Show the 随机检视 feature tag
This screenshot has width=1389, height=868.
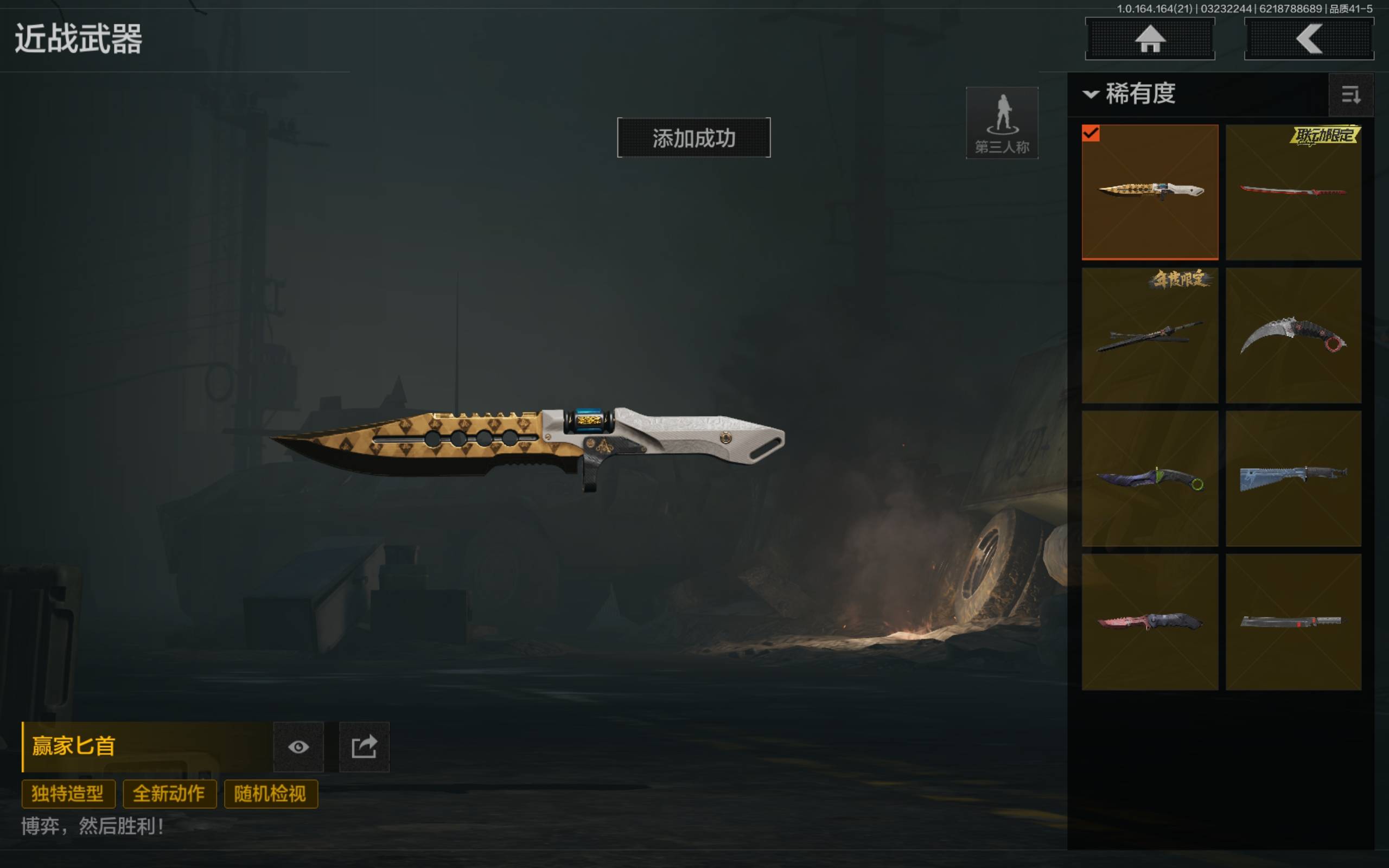(x=270, y=794)
